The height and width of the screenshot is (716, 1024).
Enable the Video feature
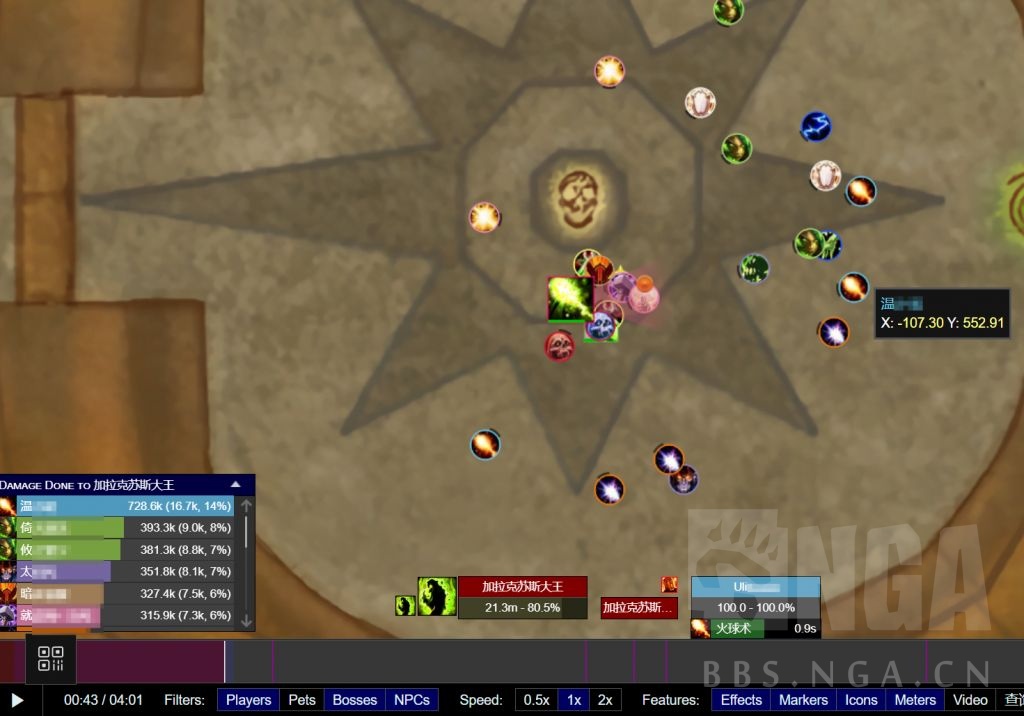pyautogui.click(x=970, y=700)
